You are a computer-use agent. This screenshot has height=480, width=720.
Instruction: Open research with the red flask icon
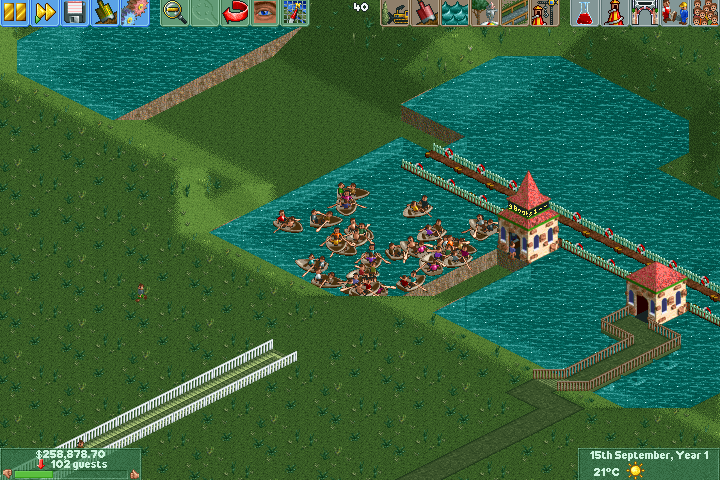(585, 12)
